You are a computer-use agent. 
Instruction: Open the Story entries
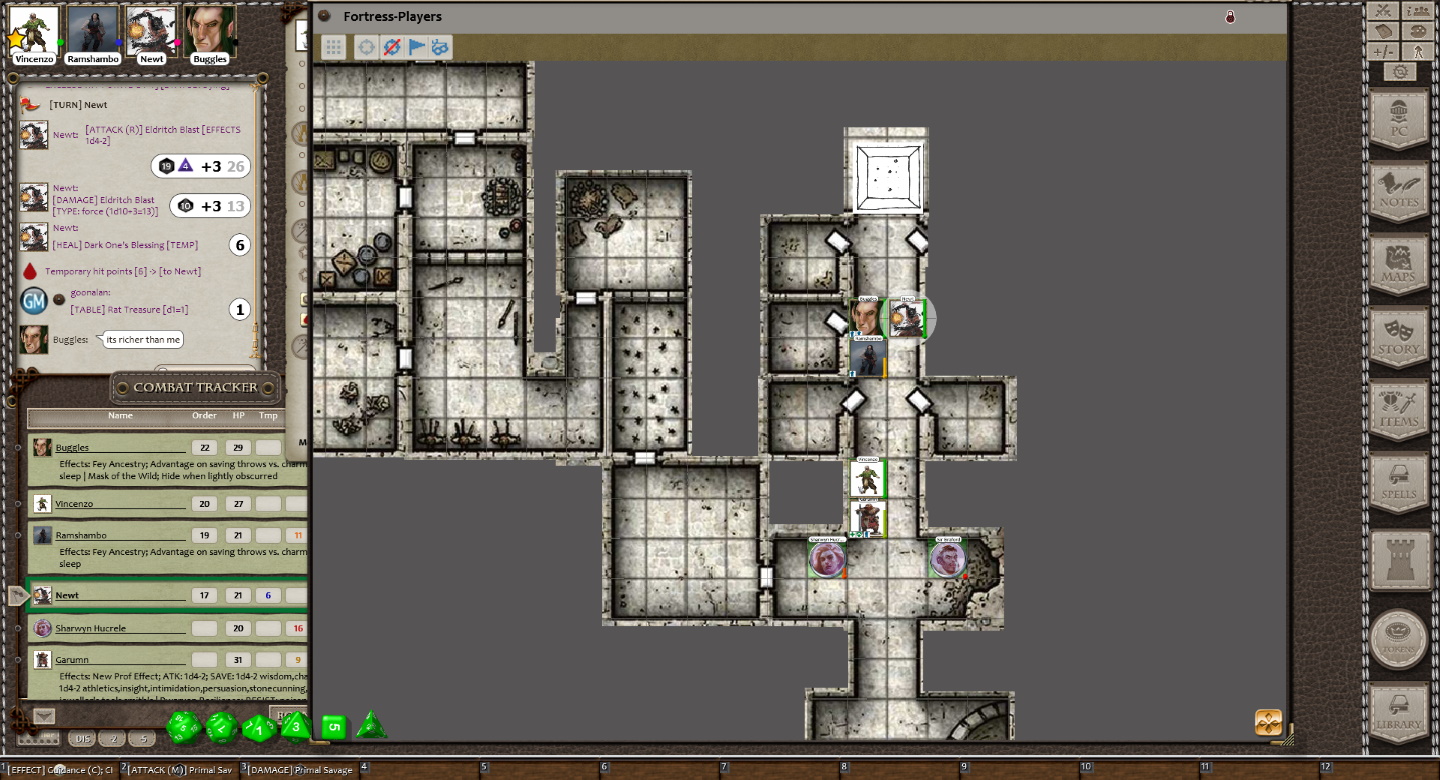pos(1398,339)
